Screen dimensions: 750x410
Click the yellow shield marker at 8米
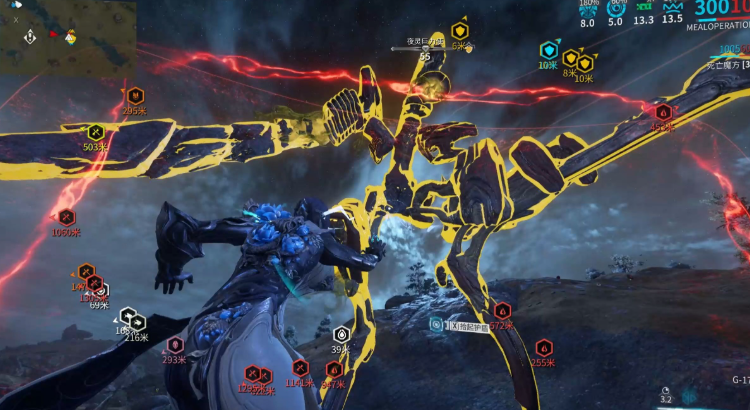coord(570,58)
